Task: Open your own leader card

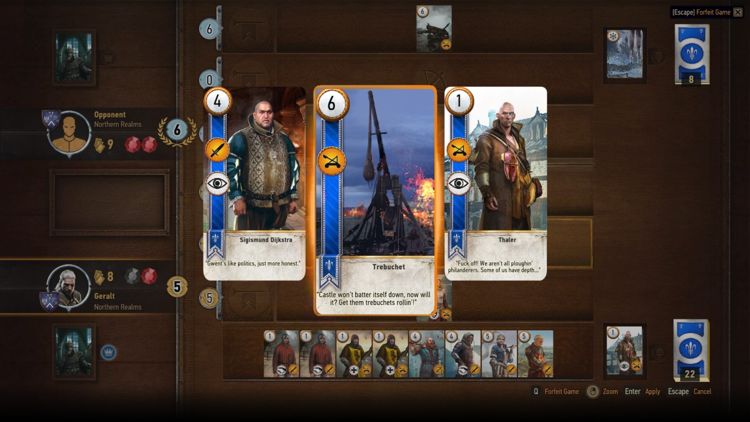Action: click(x=75, y=350)
